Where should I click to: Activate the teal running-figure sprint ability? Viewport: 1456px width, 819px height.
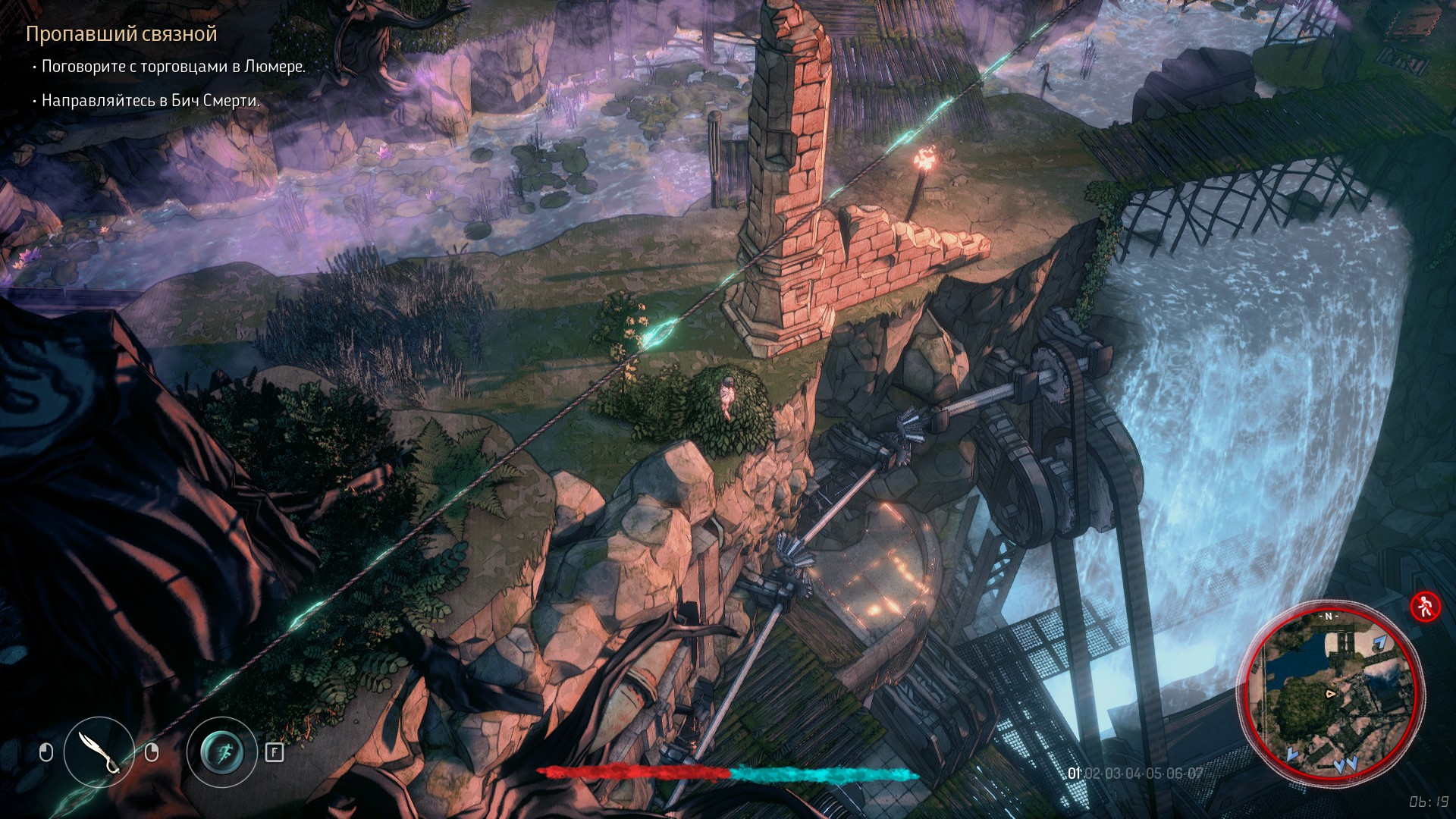tap(222, 752)
